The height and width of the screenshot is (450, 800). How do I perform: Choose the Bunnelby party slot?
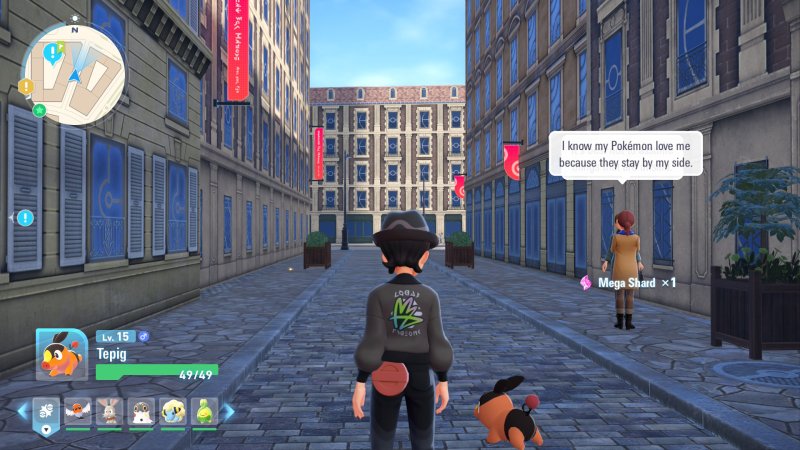point(109,411)
